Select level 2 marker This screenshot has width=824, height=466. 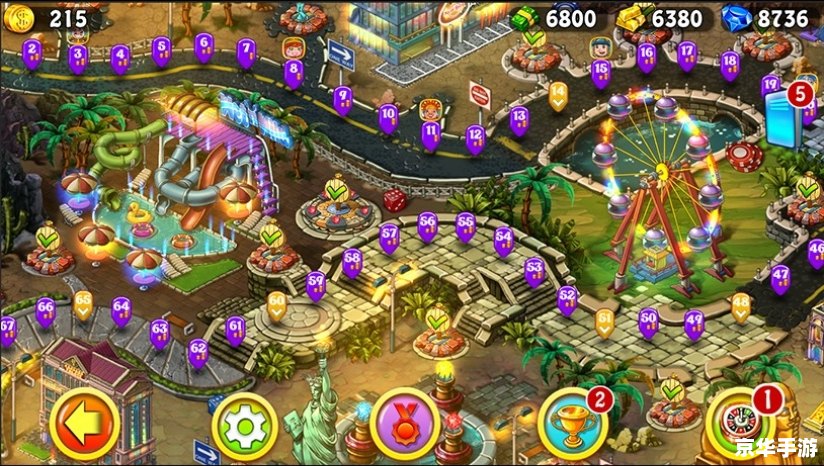click(32, 51)
